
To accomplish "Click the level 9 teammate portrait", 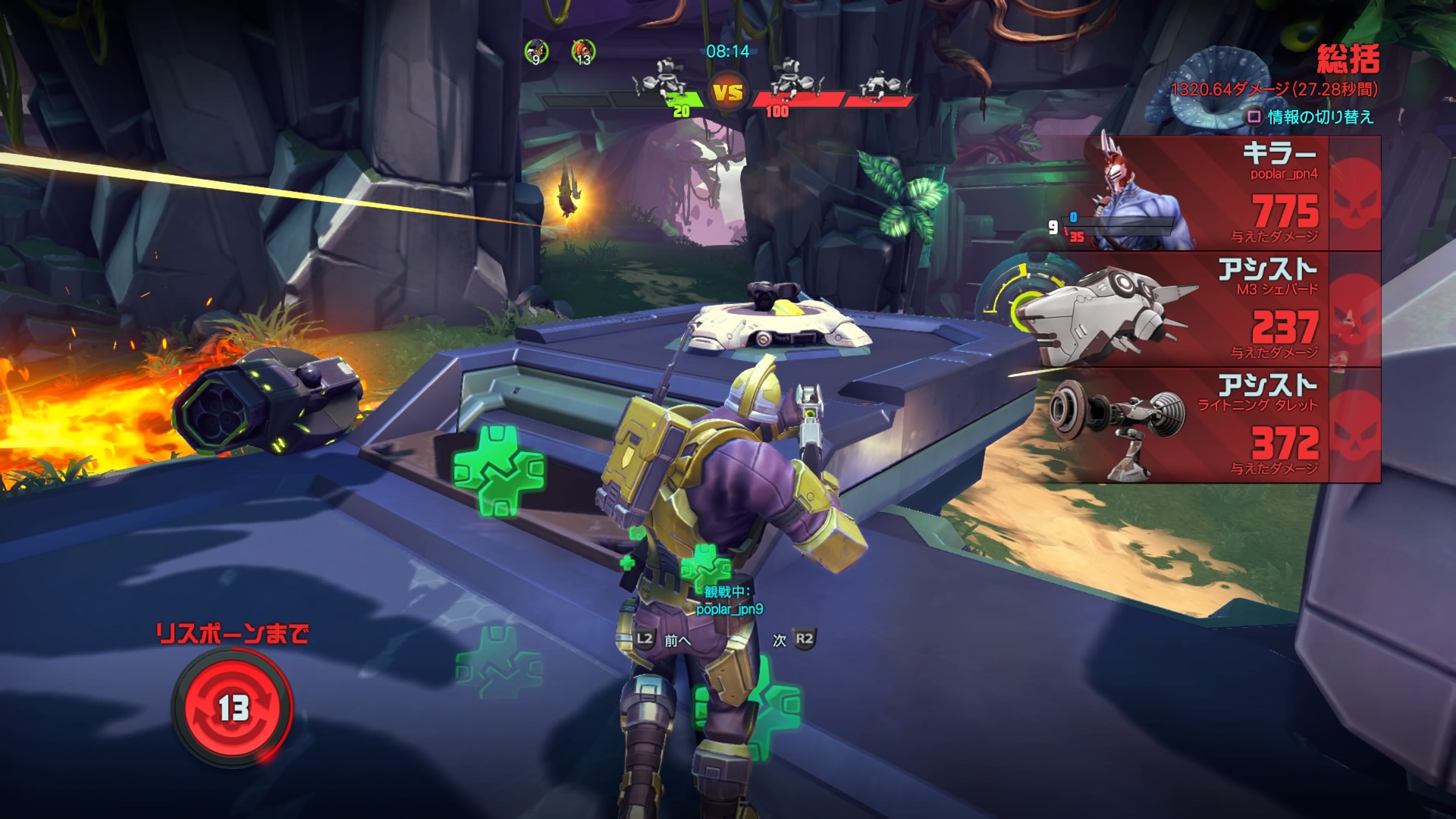I will [x=536, y=52].
